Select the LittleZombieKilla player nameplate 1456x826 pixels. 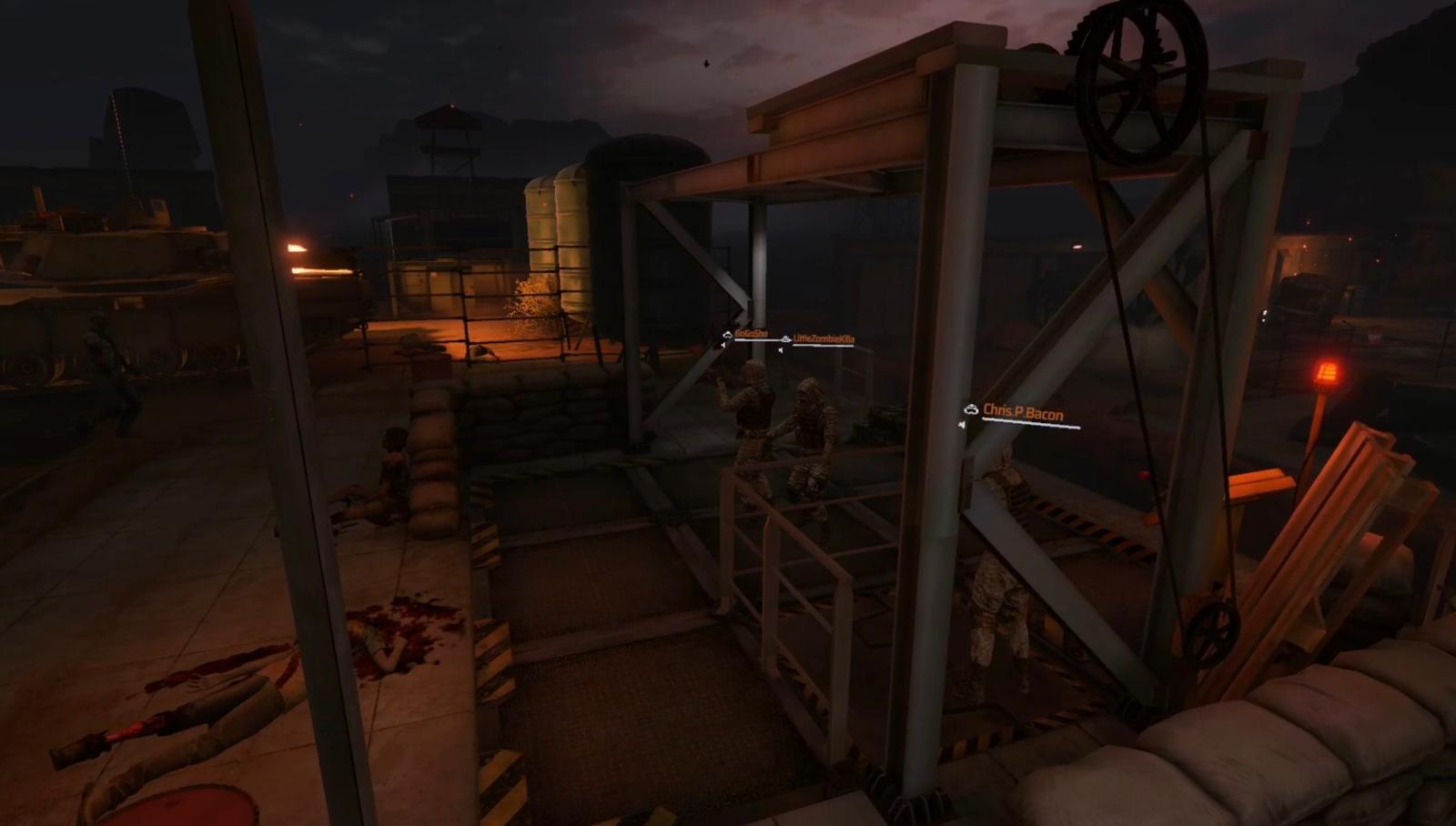pos(823,339)
